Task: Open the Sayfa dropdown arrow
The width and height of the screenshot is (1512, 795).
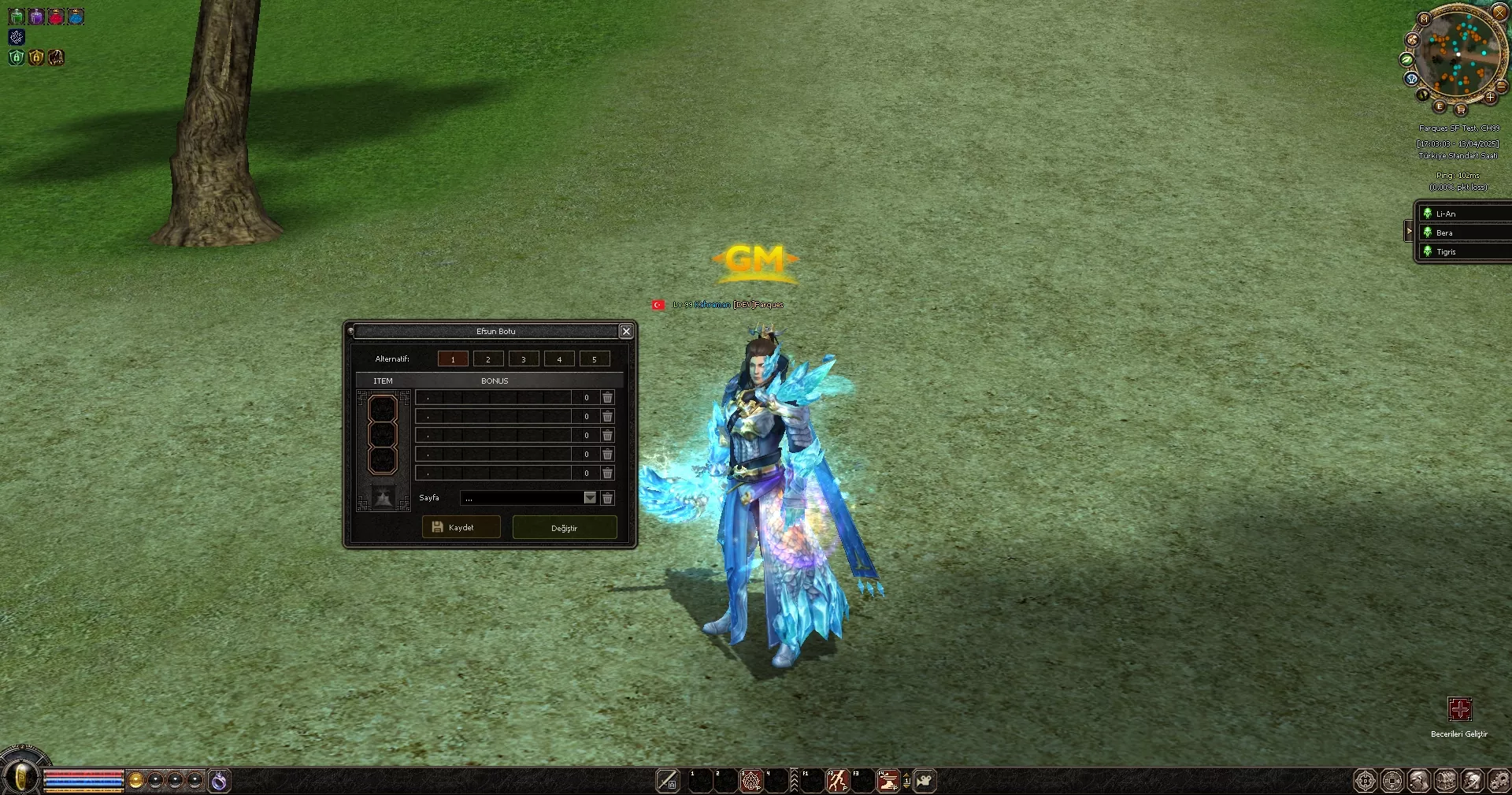Action: click(x=590, y=498)
